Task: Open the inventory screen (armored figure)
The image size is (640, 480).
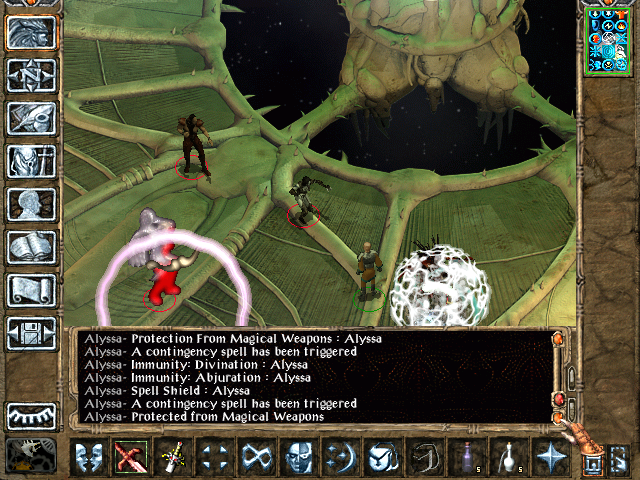Action: (x=32, y=160)
